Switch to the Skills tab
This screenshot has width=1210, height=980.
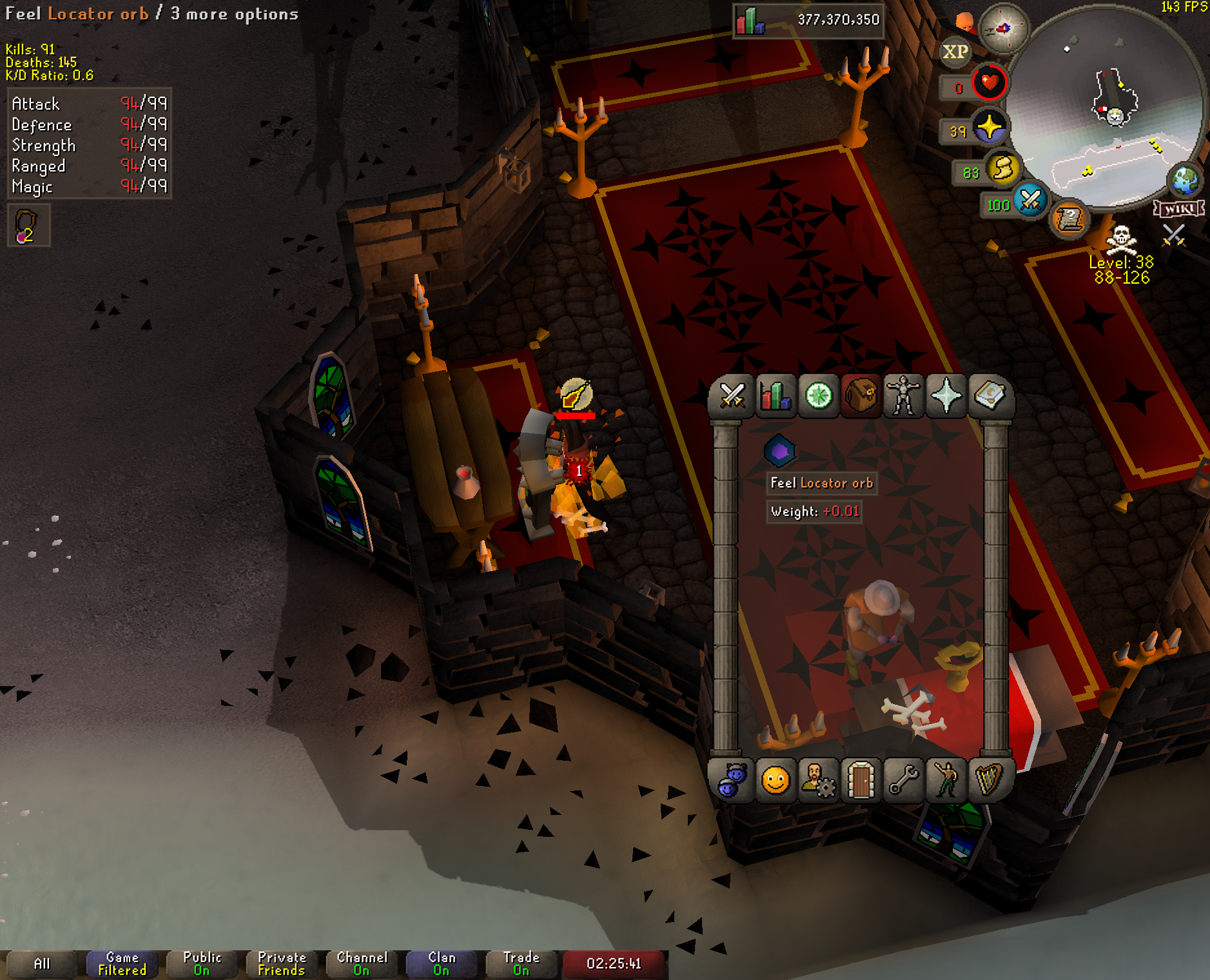click(775, 395)
